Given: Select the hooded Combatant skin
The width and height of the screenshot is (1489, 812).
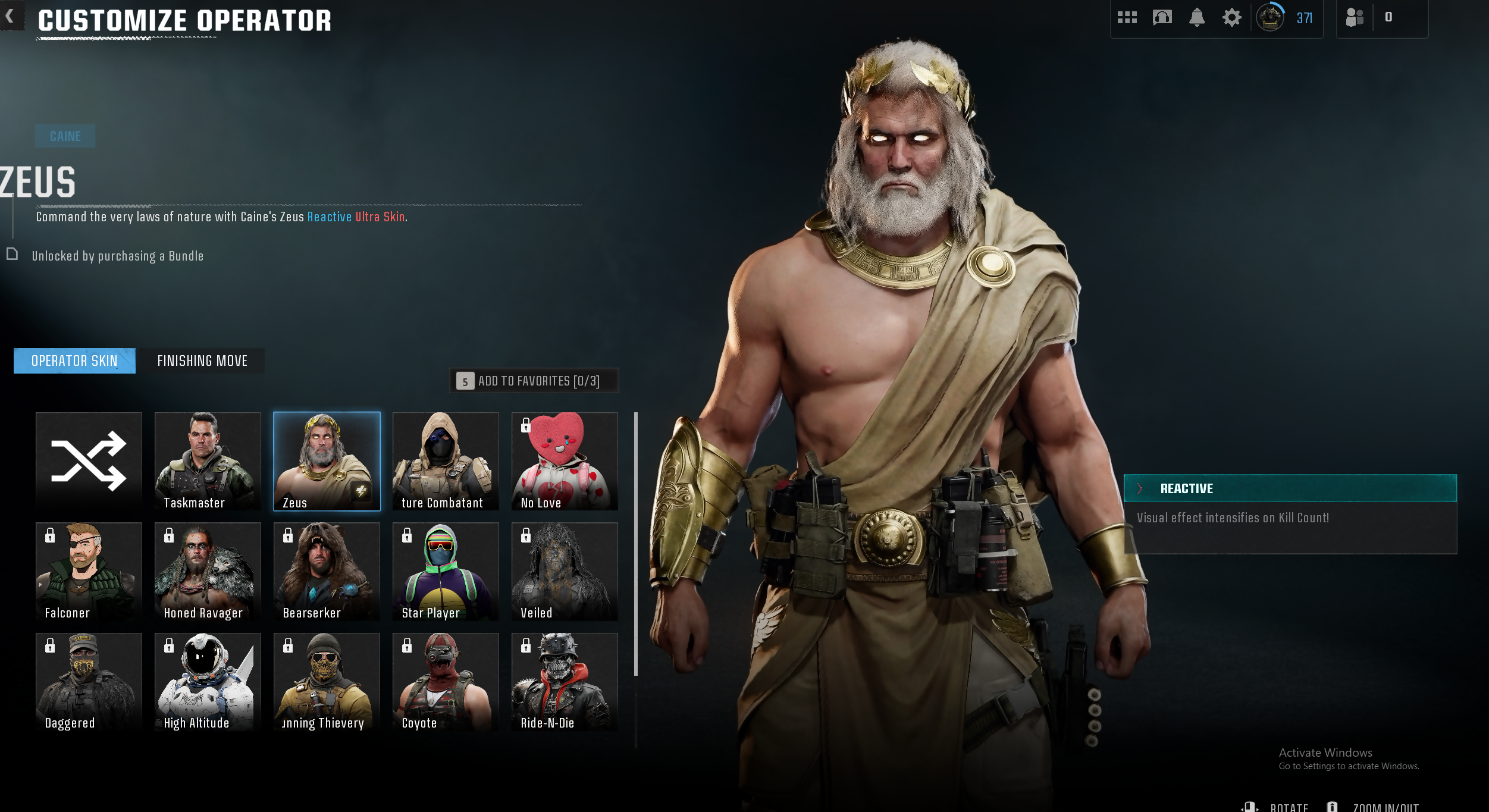Looking at the screenshot, I should [446, 461].
